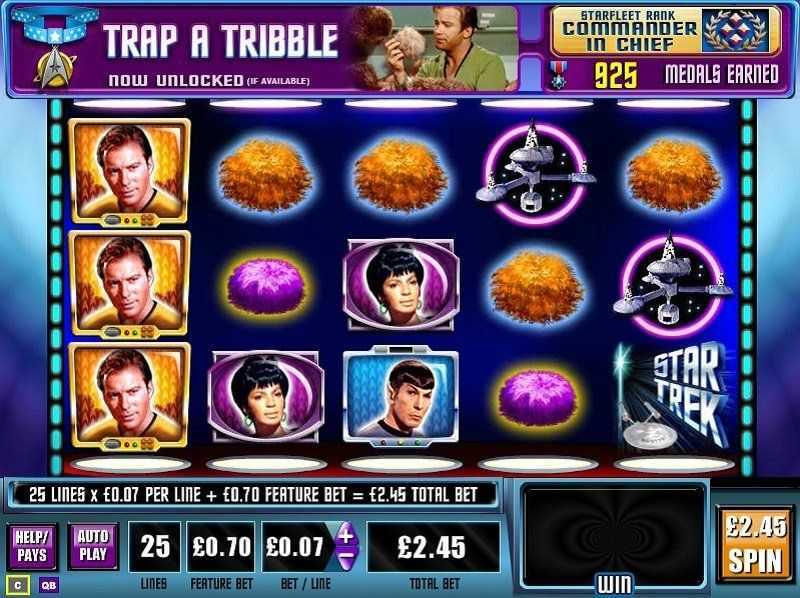Spin the reels with the £2.45 button
800x598 pixels.
point(755,543)
